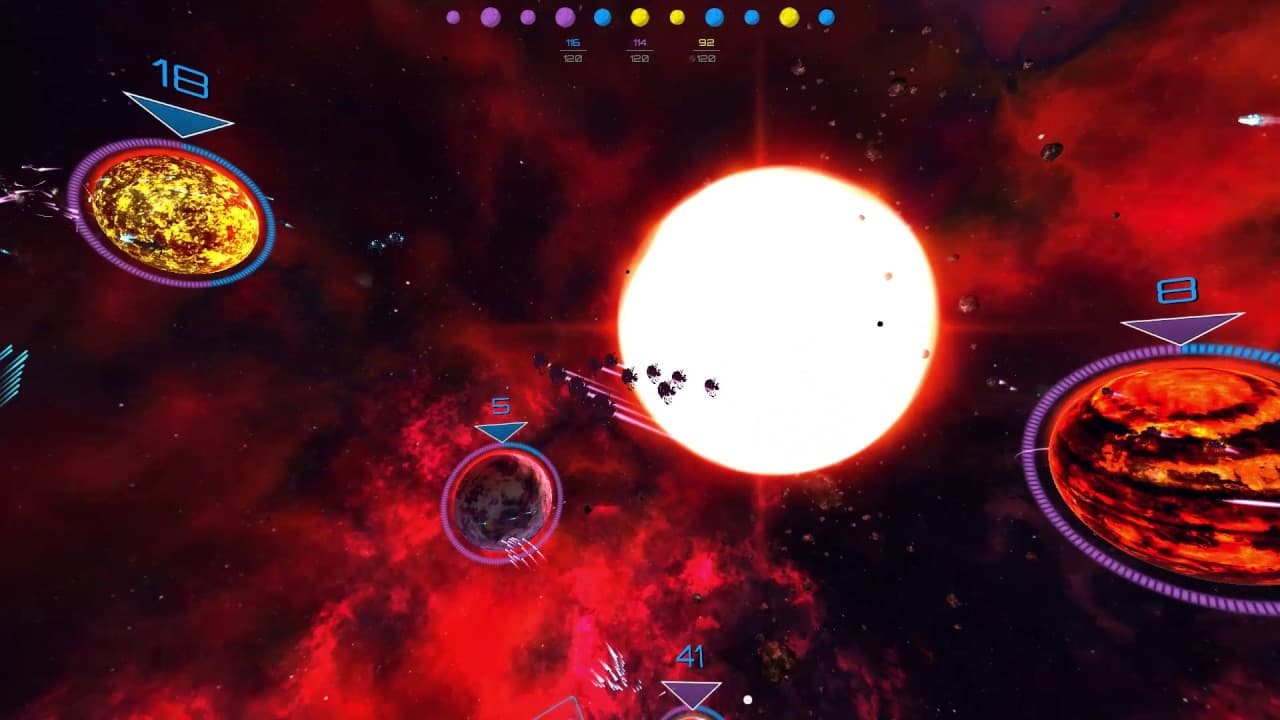Click the blue triangle marker above the planet labeled 18
Screen dimensions: 1280x720
pyautogui.click(x=180, y=115)
